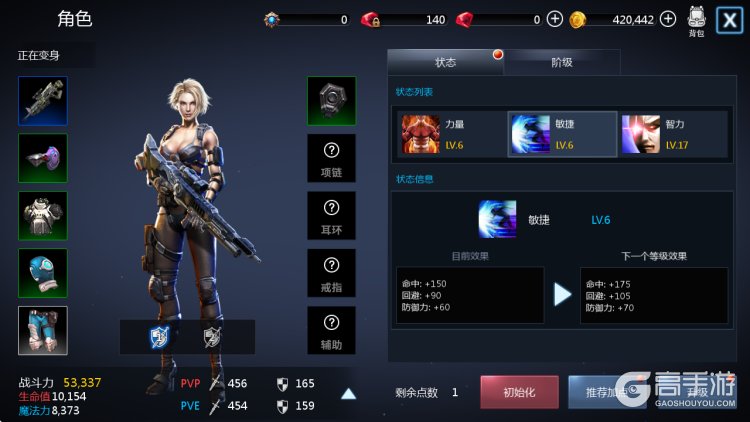The width and height of the screenshot is (750, 422).
Task: Open the backpack (背包)
Action: [697, 21]
